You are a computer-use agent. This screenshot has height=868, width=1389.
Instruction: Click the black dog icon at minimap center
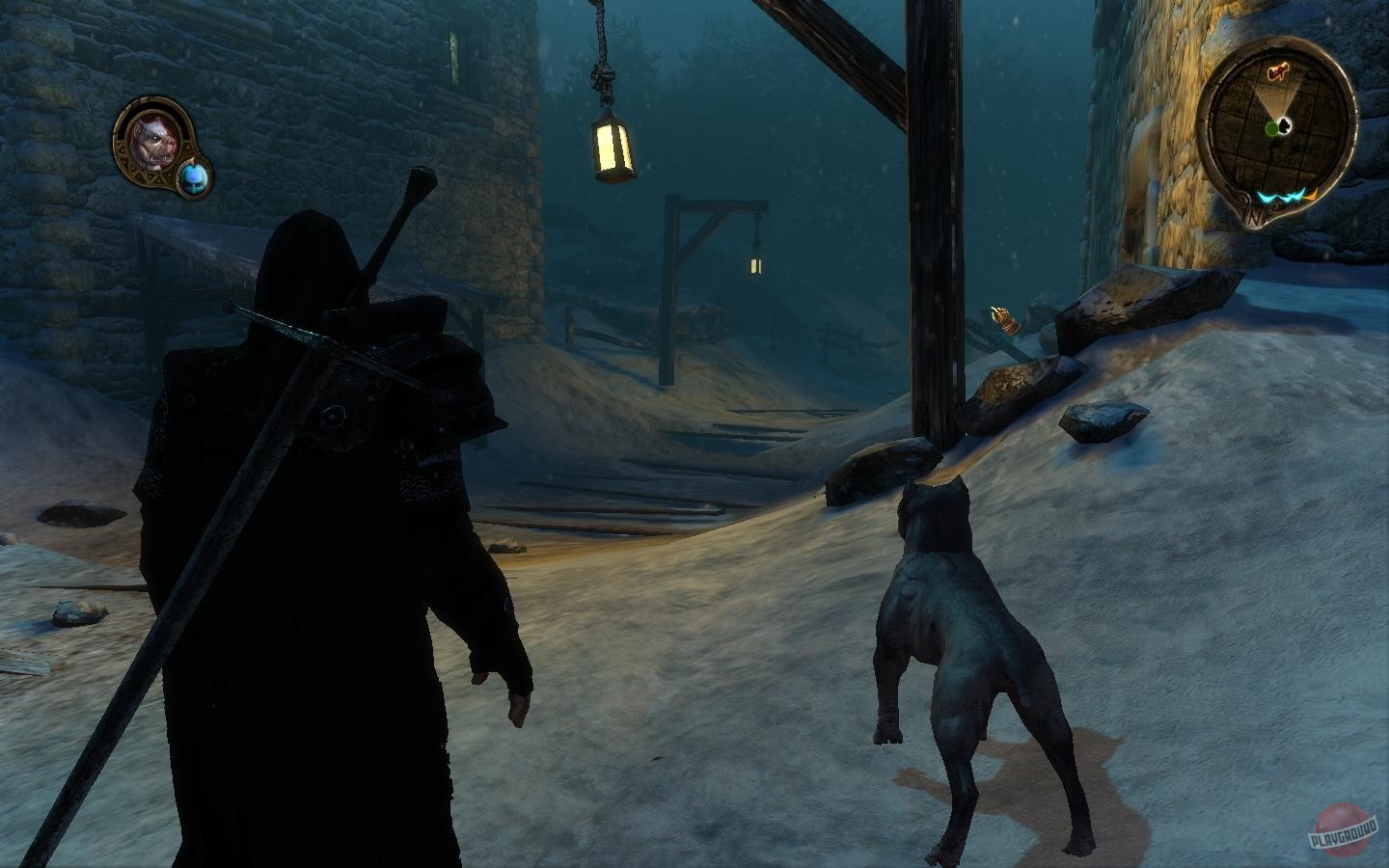1285,123
